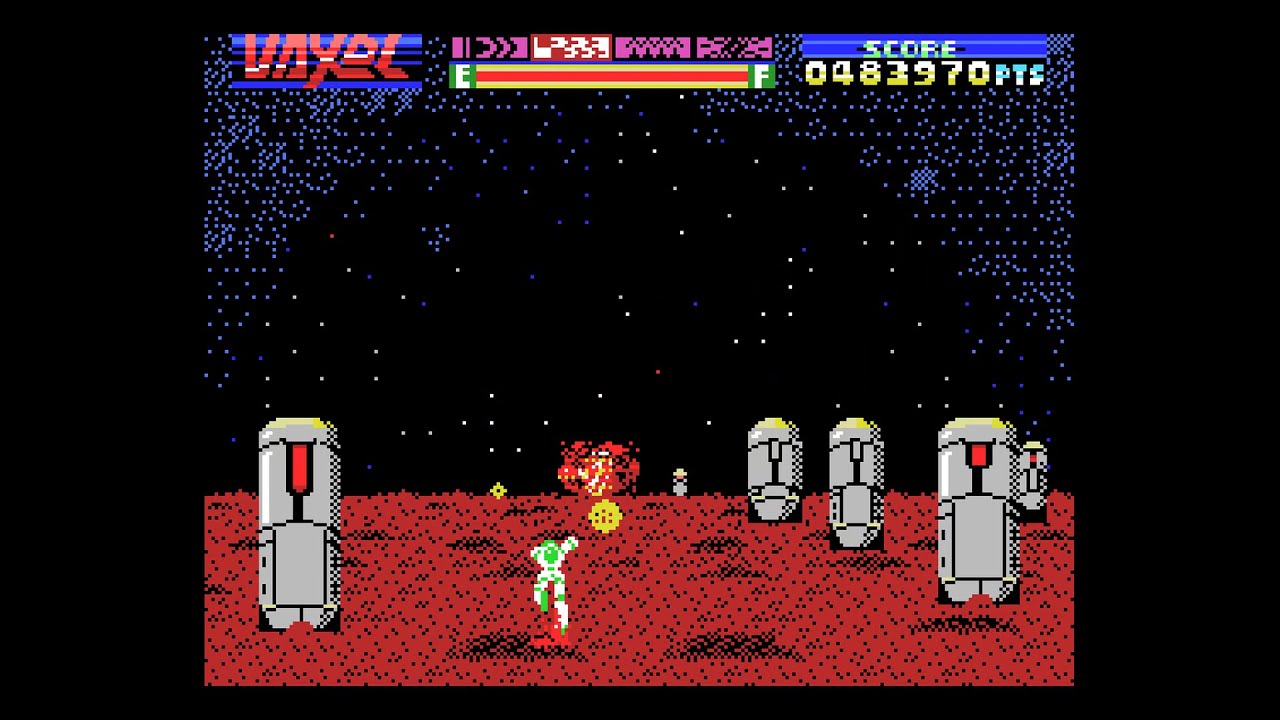The width and height of the screenshot is (1280, 720).
Task: Click the green E marker on the fuel gauge
Action: pyautogui.click(x=463, y=75)
